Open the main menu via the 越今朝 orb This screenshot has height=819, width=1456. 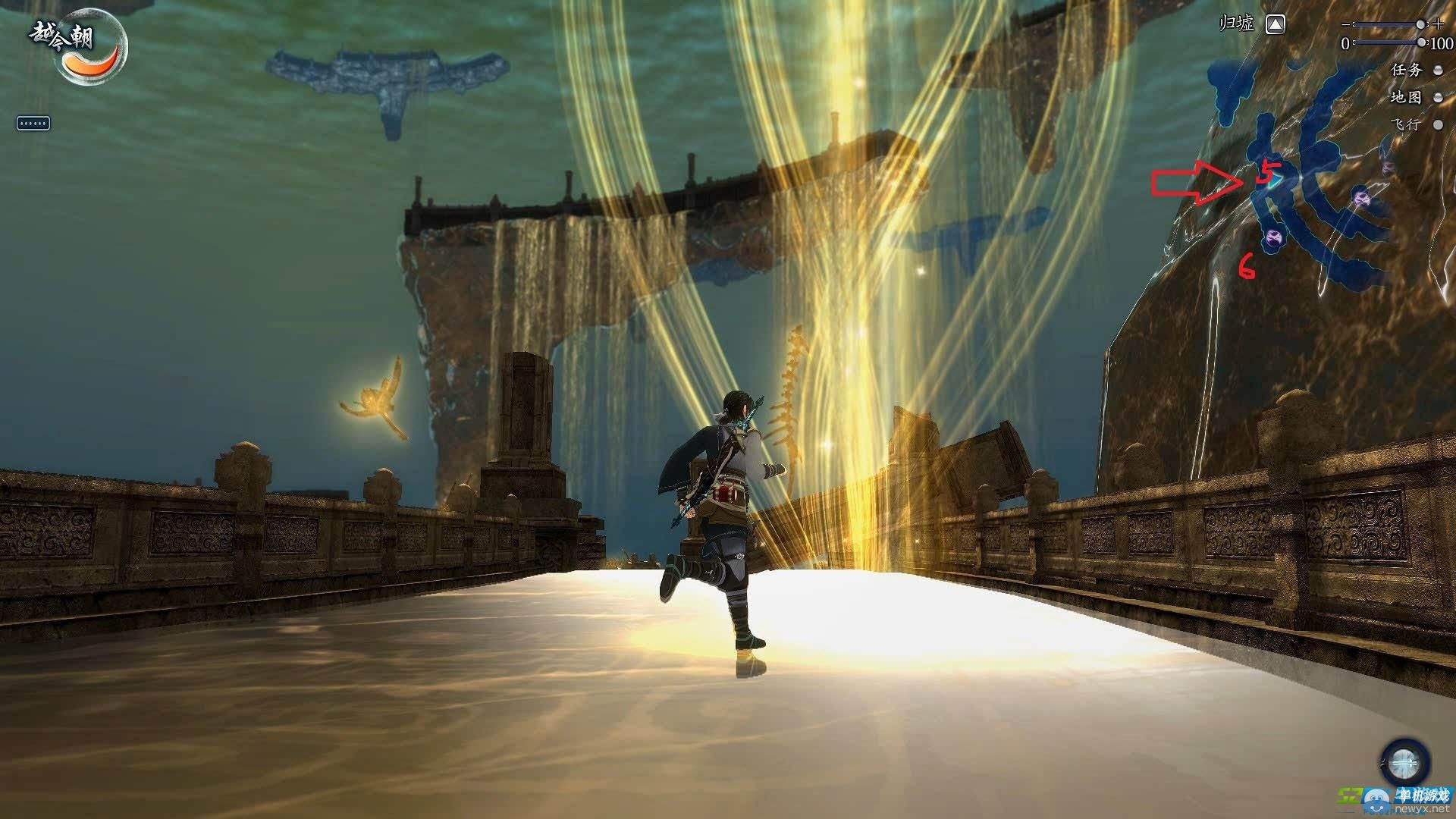click(x=89, y=45)
